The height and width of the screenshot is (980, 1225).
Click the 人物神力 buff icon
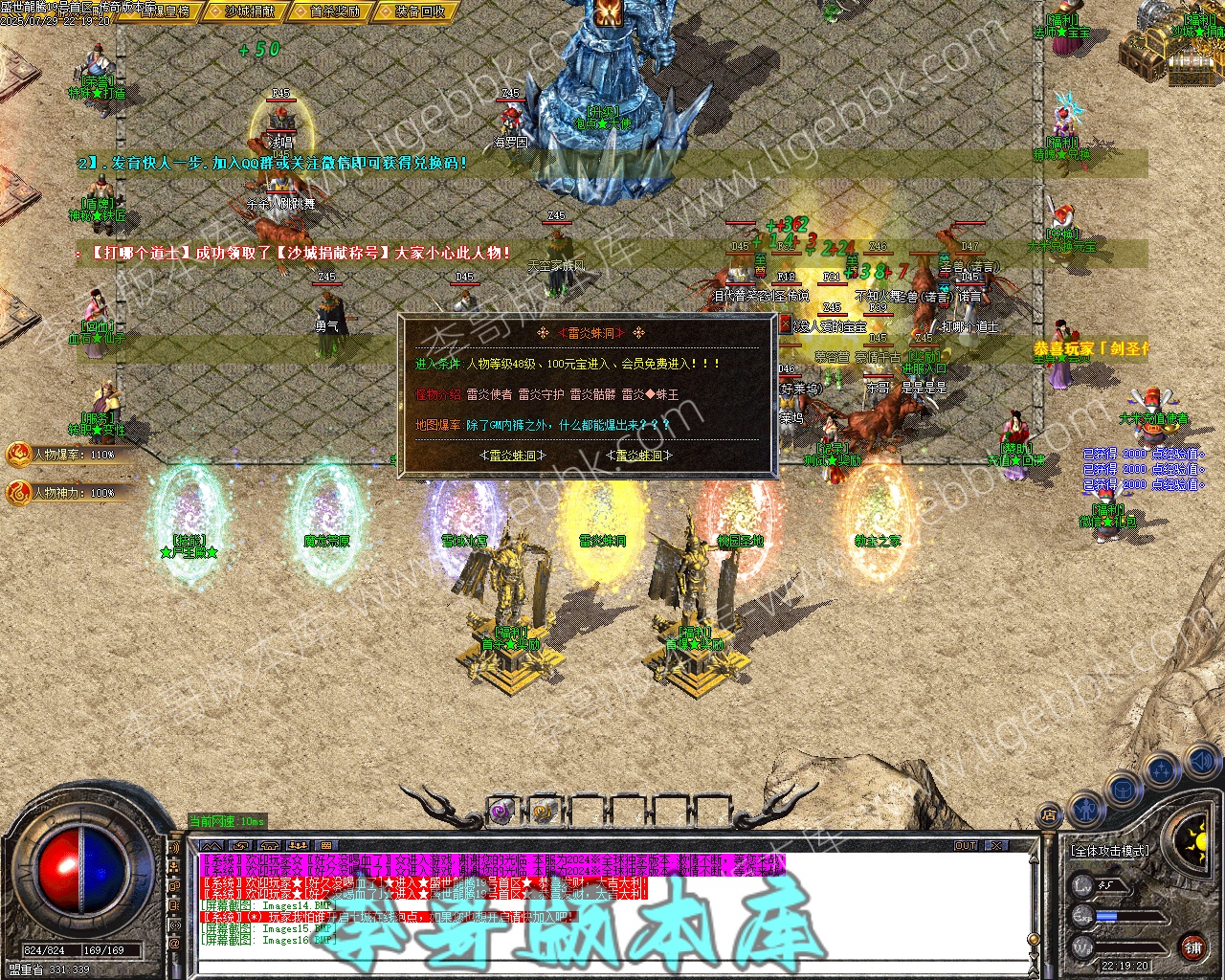click(x=19, y=493)
